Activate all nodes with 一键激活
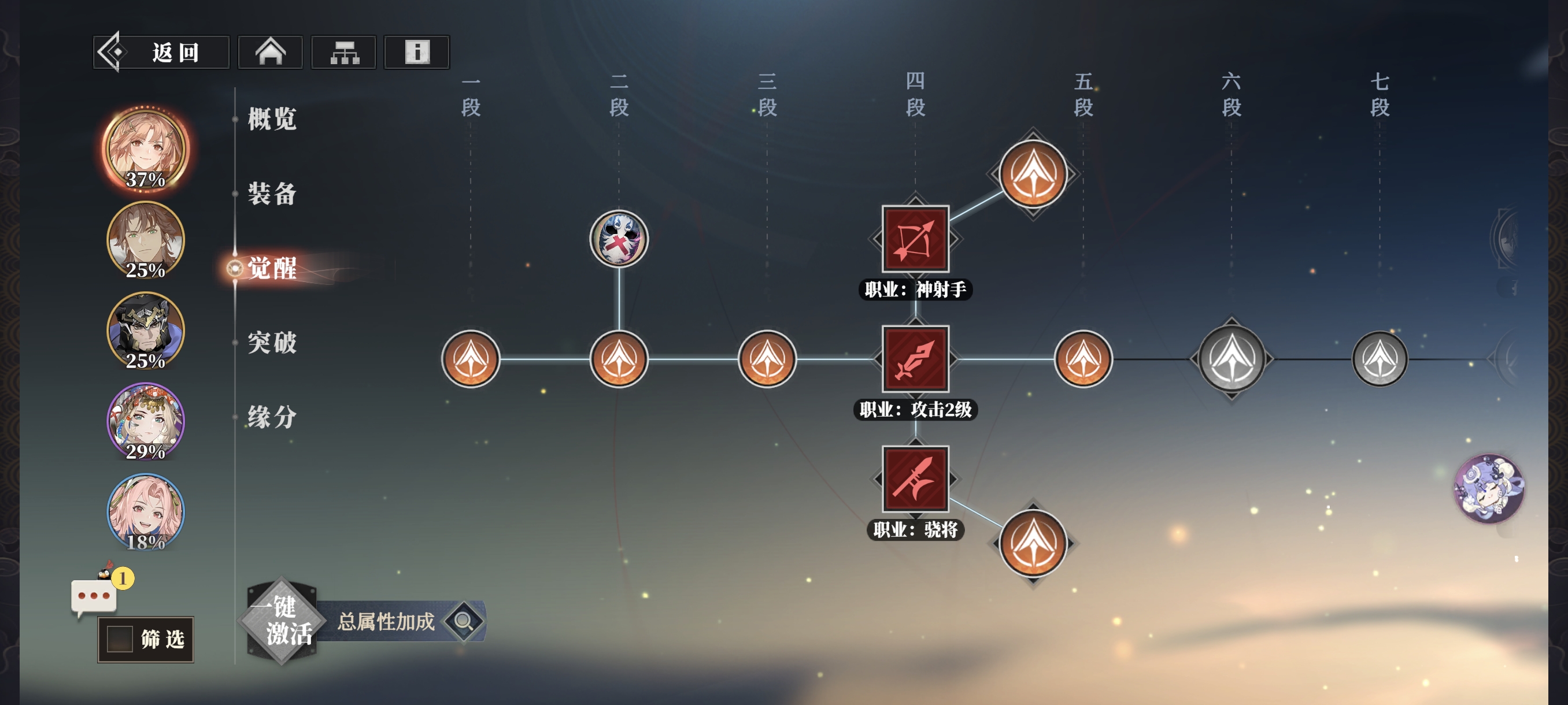 tap(282, 621)
